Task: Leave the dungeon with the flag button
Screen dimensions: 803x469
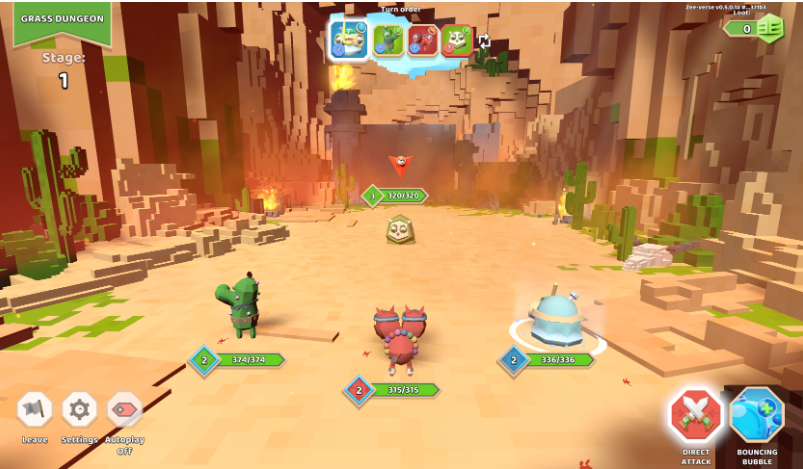Action: [x=35, y=409]
